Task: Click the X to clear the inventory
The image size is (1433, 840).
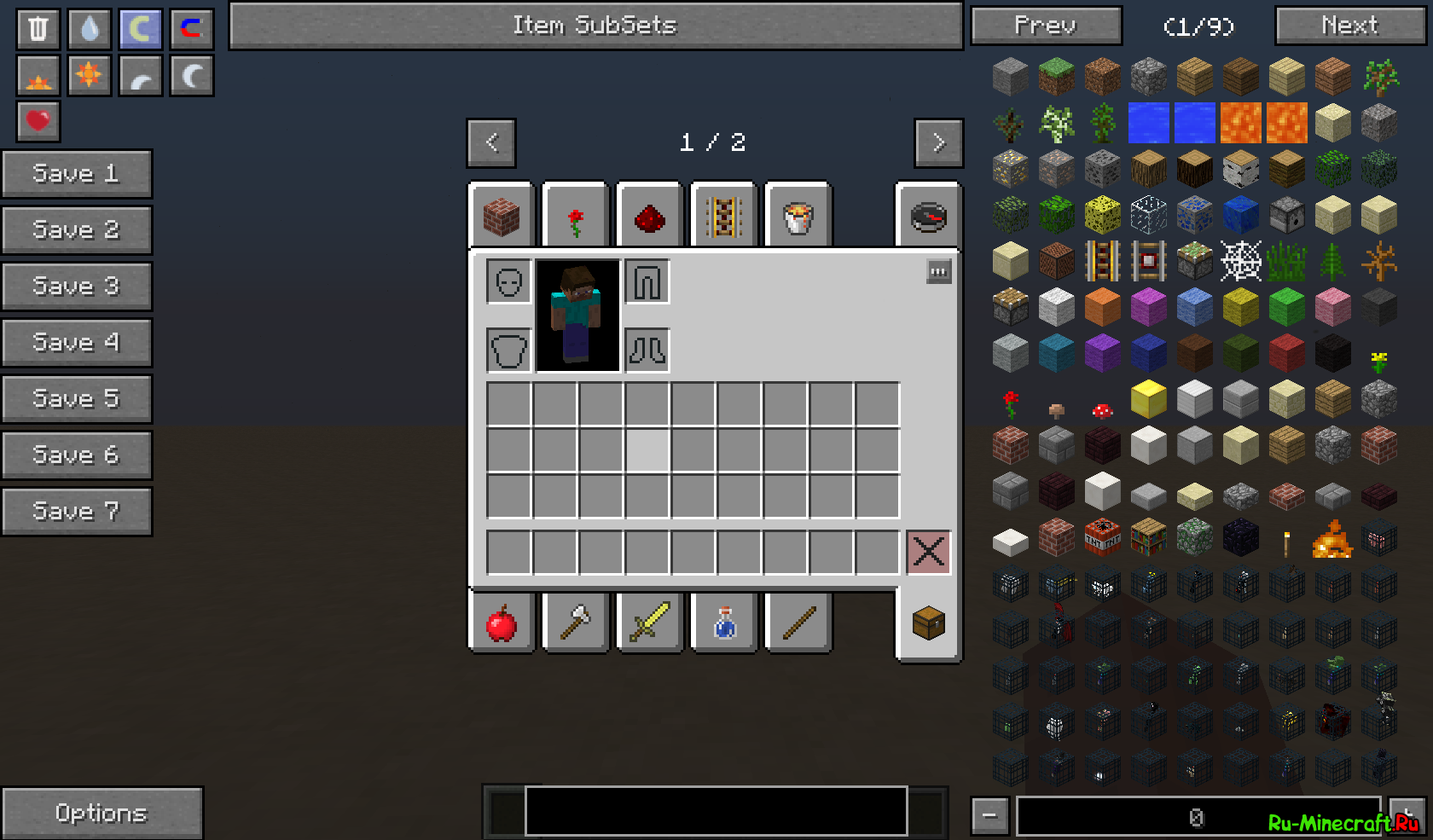Action: pos(928,553)
